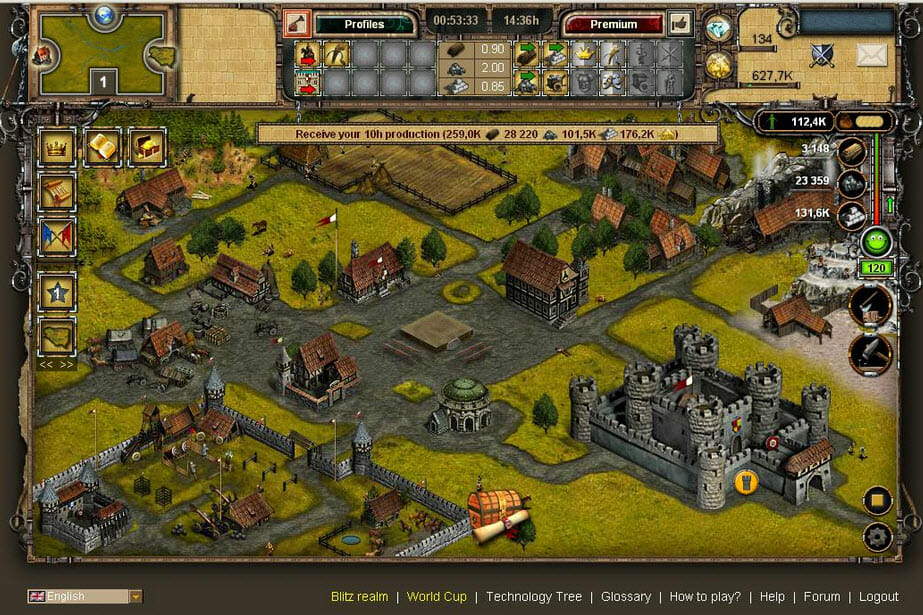Open the treasure chest icon in sidebar
This screenshot has height=615, width=923.
[x=147, y=146]
